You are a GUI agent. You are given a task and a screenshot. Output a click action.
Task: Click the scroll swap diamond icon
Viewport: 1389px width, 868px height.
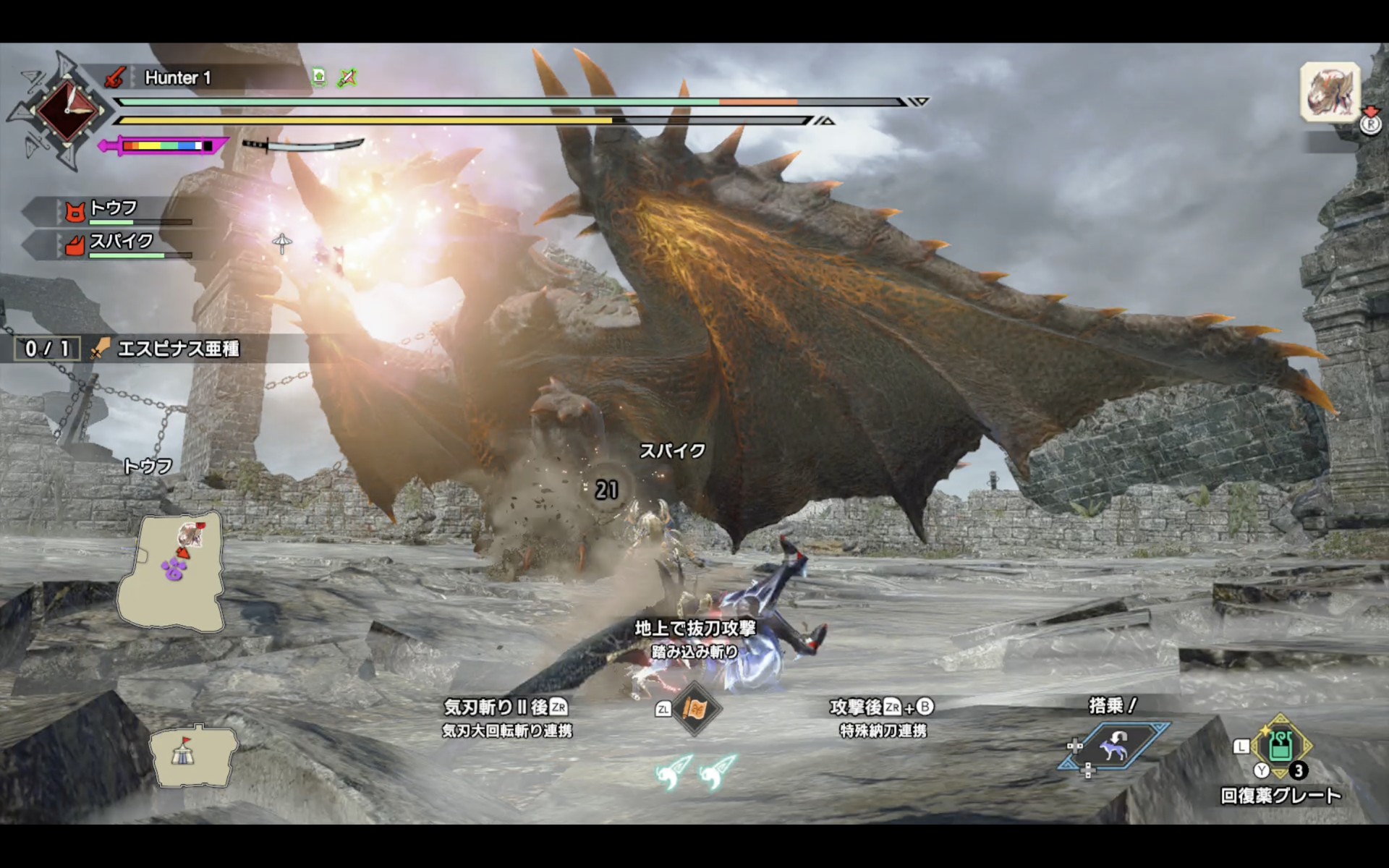click(x=695, y=708)
